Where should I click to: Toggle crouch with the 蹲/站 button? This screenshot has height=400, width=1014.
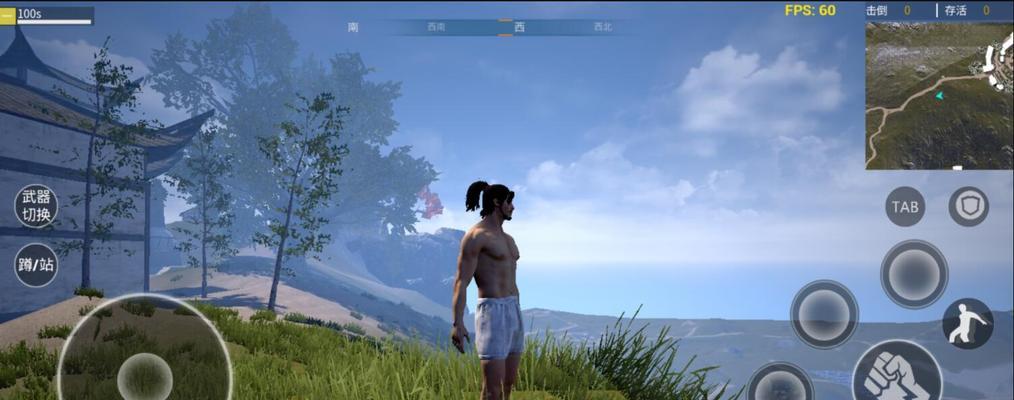tap(36, 265)
